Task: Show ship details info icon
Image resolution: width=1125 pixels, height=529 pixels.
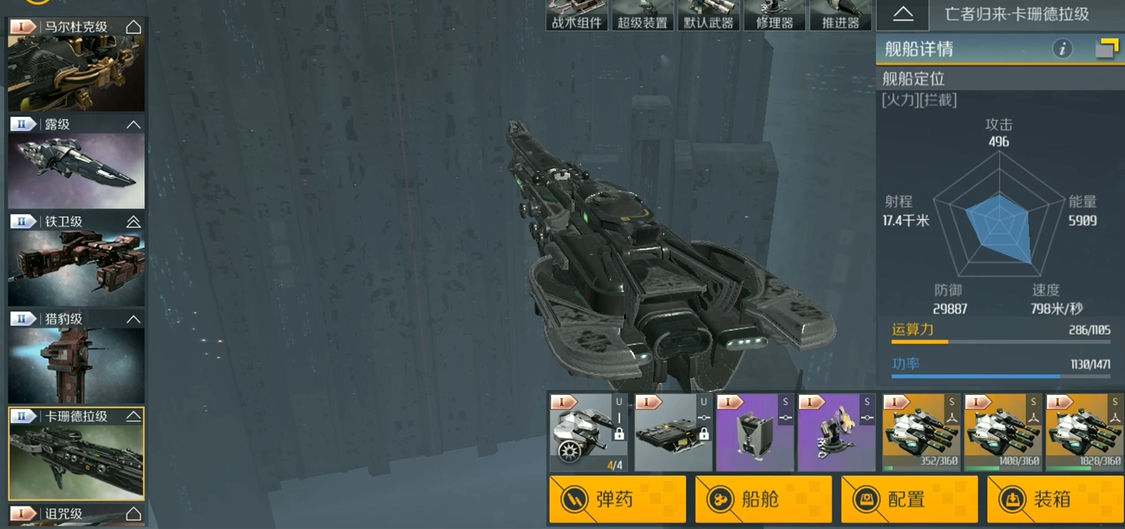Action: click(1062, 48)
